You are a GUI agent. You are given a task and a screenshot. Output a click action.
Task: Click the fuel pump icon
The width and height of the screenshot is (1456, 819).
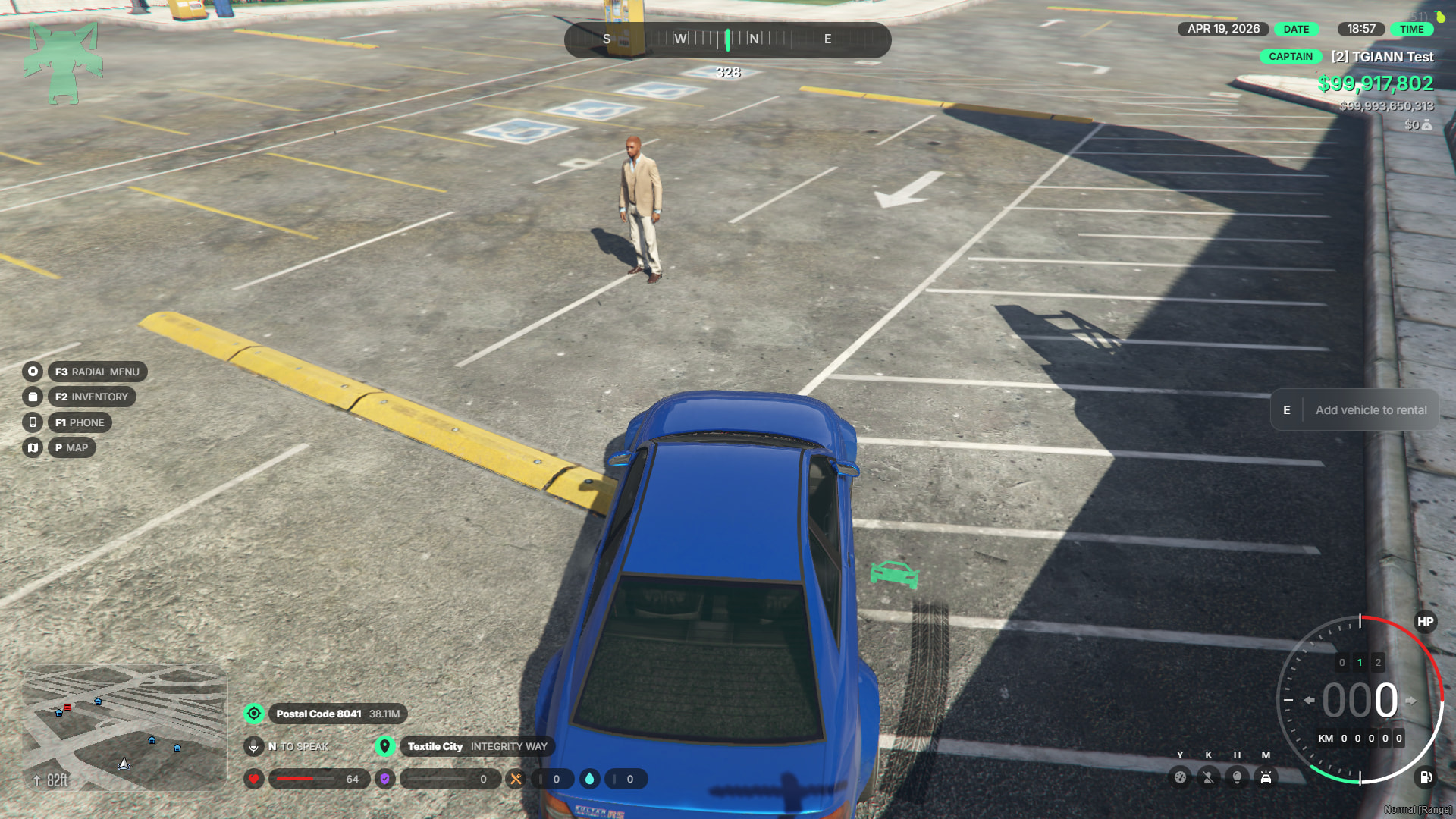(1425, 777)
